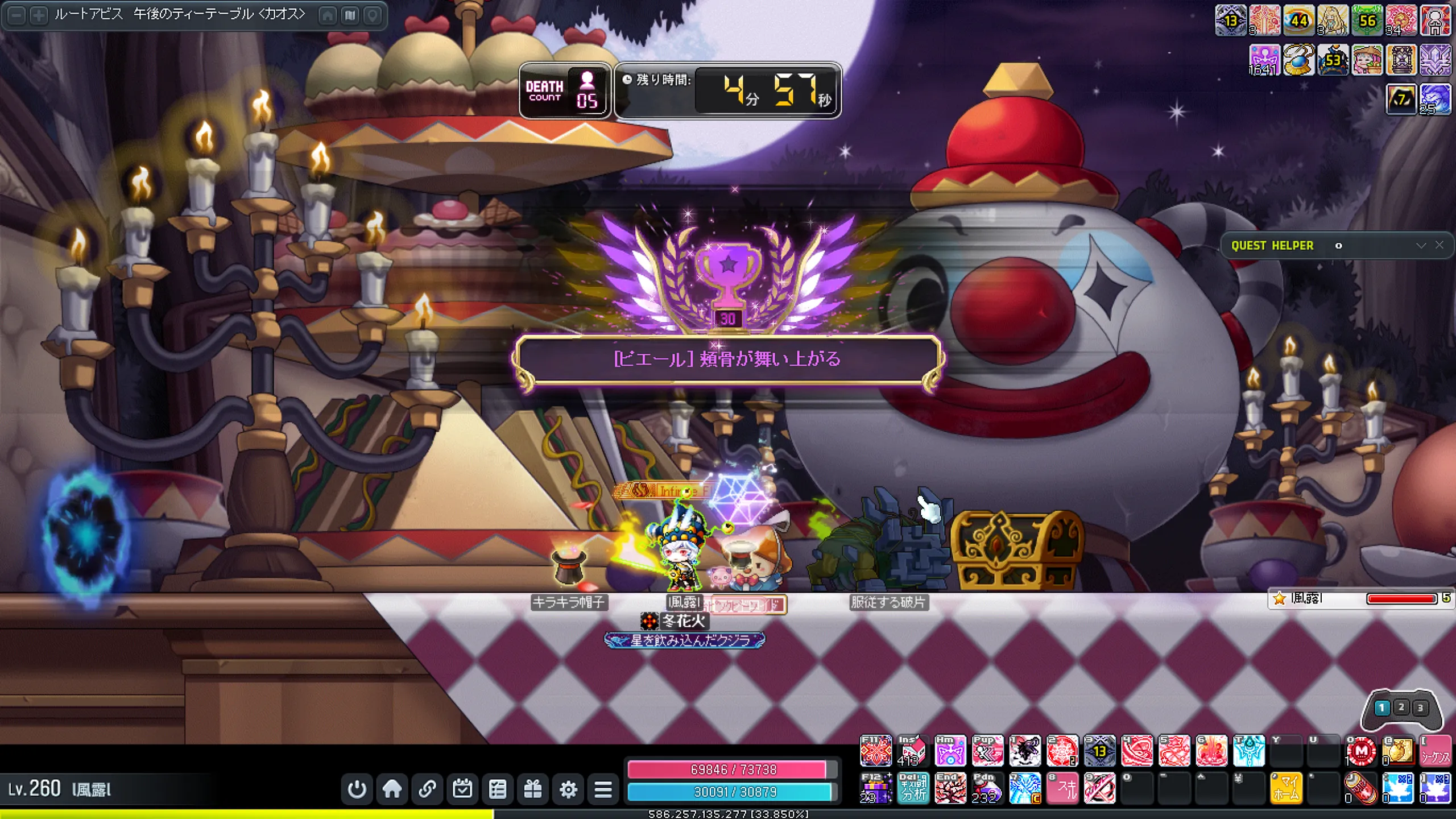Use the purple gift box F12 slot

pos(876,788)
